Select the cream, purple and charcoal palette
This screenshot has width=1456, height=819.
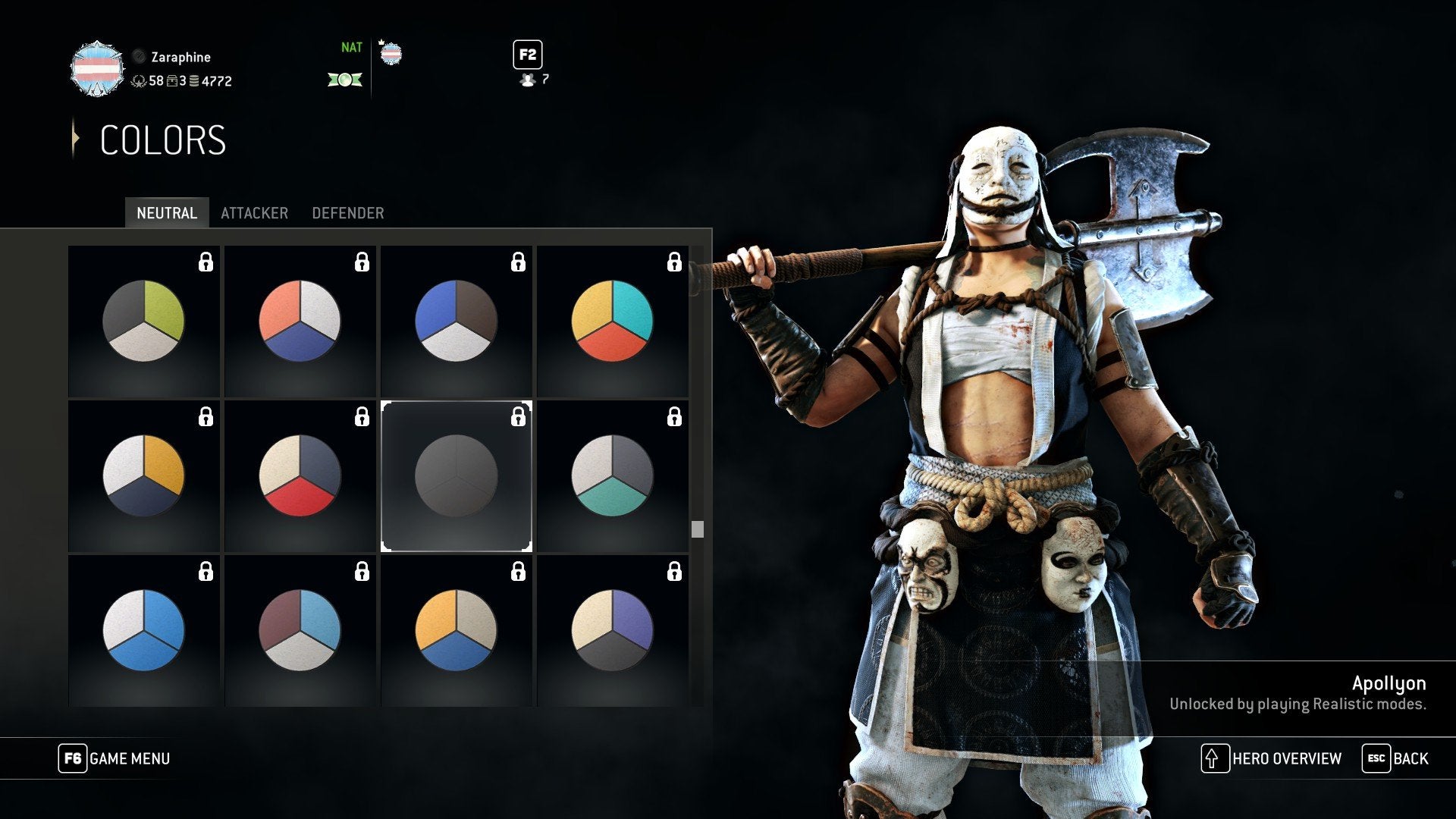[613, 630]
